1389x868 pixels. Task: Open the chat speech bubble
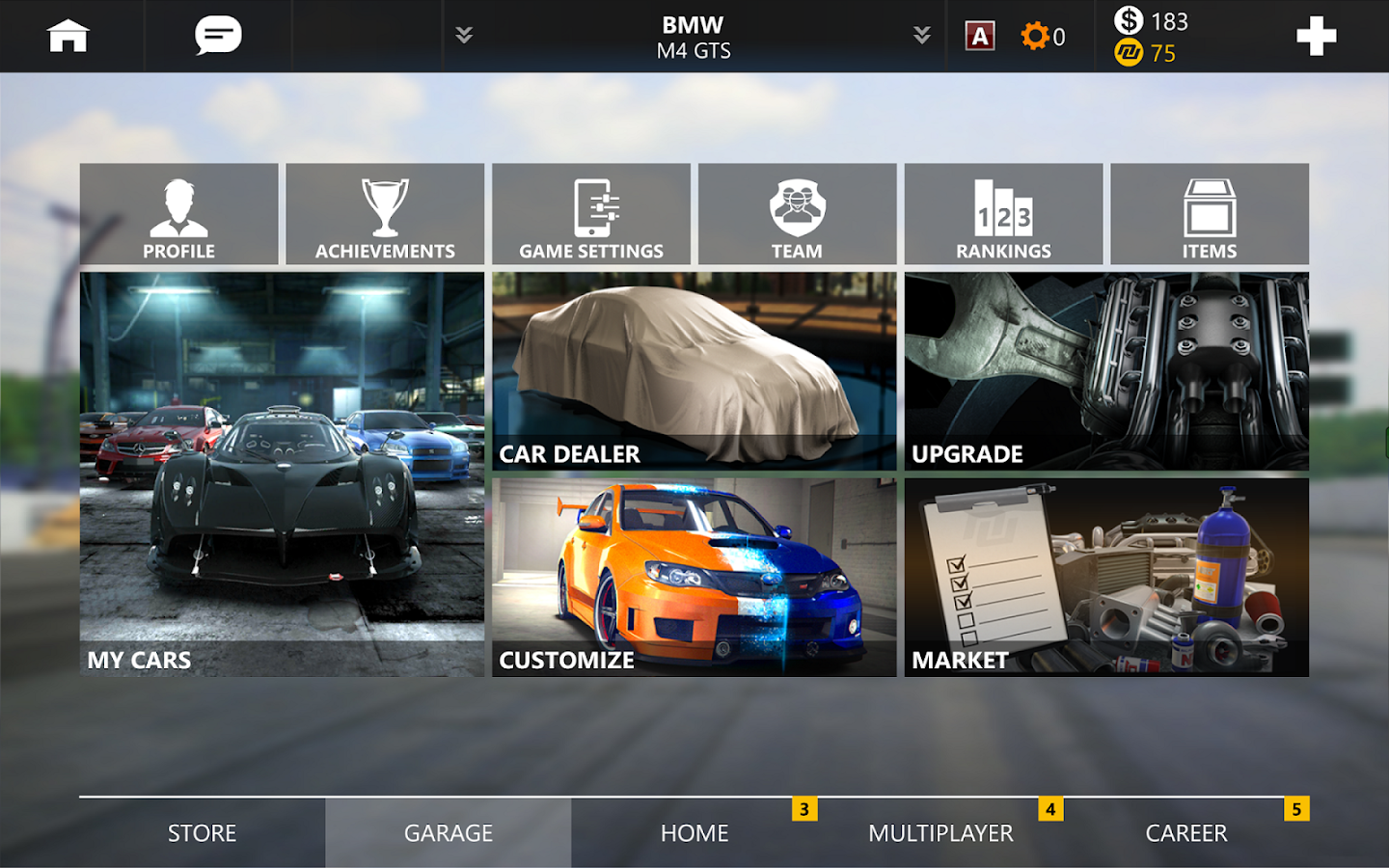(x=218, y=37)
